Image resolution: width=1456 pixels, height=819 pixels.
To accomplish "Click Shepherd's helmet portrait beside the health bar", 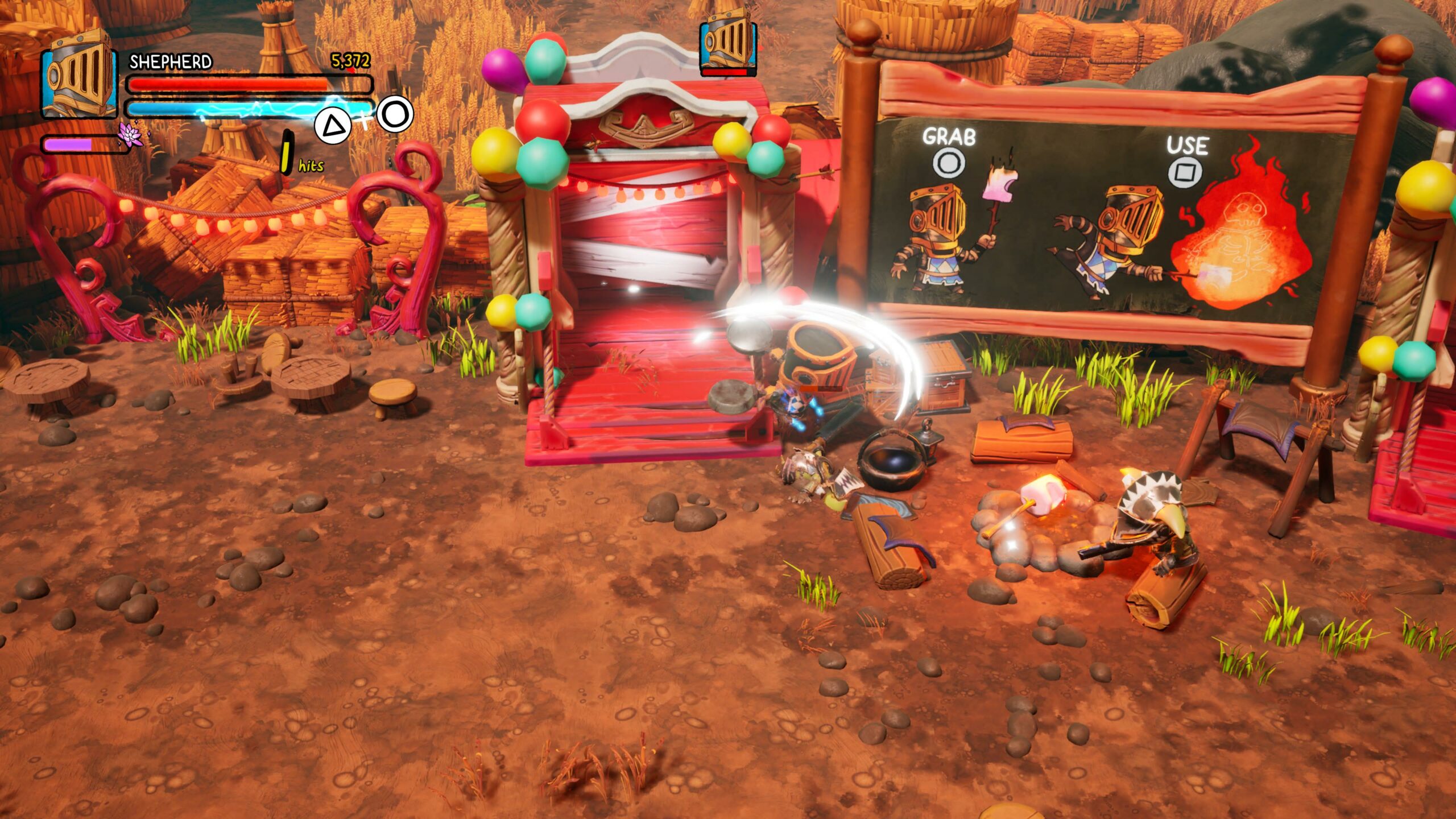I will point(78,75).
